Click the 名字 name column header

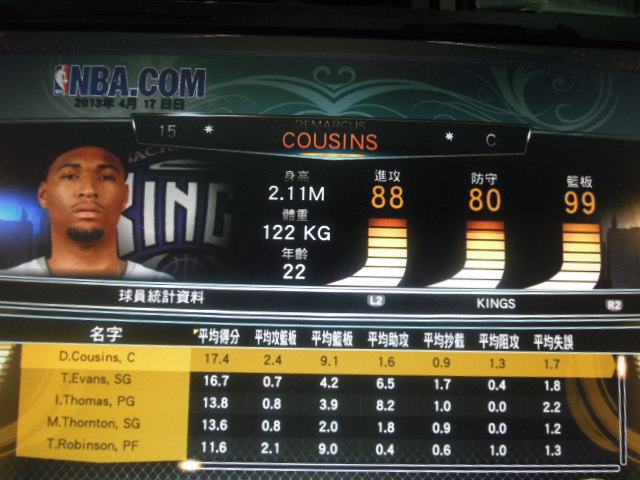[x=104, y=331]
